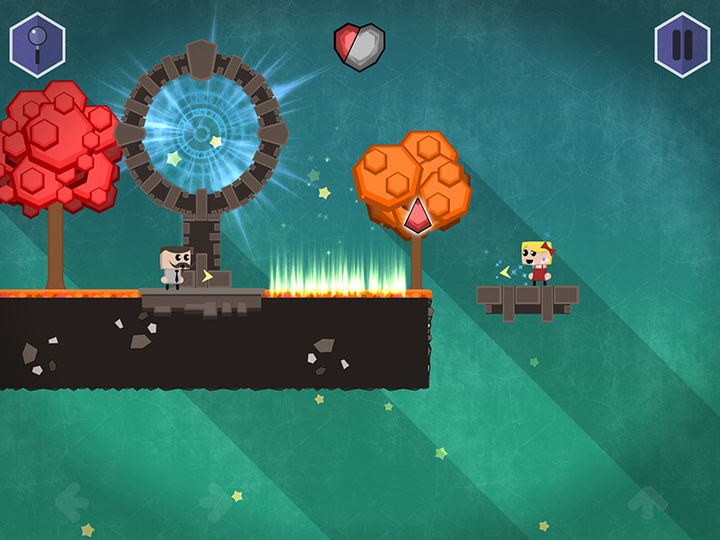The image size is (720, 540).
Task: Tap the magnifying glass zoom button
Action: [37, 45]
